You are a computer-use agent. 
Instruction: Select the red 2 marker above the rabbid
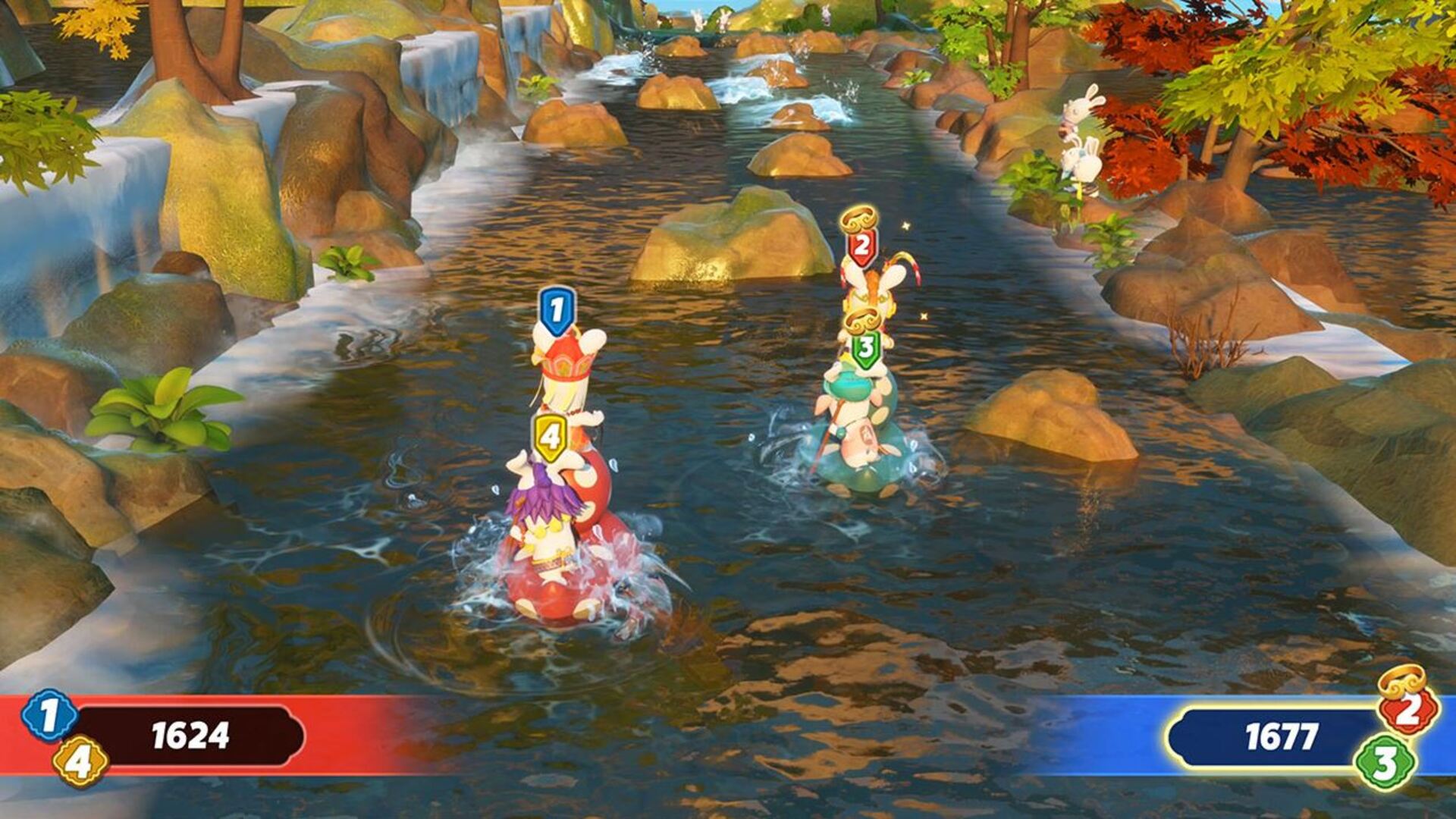861,246
